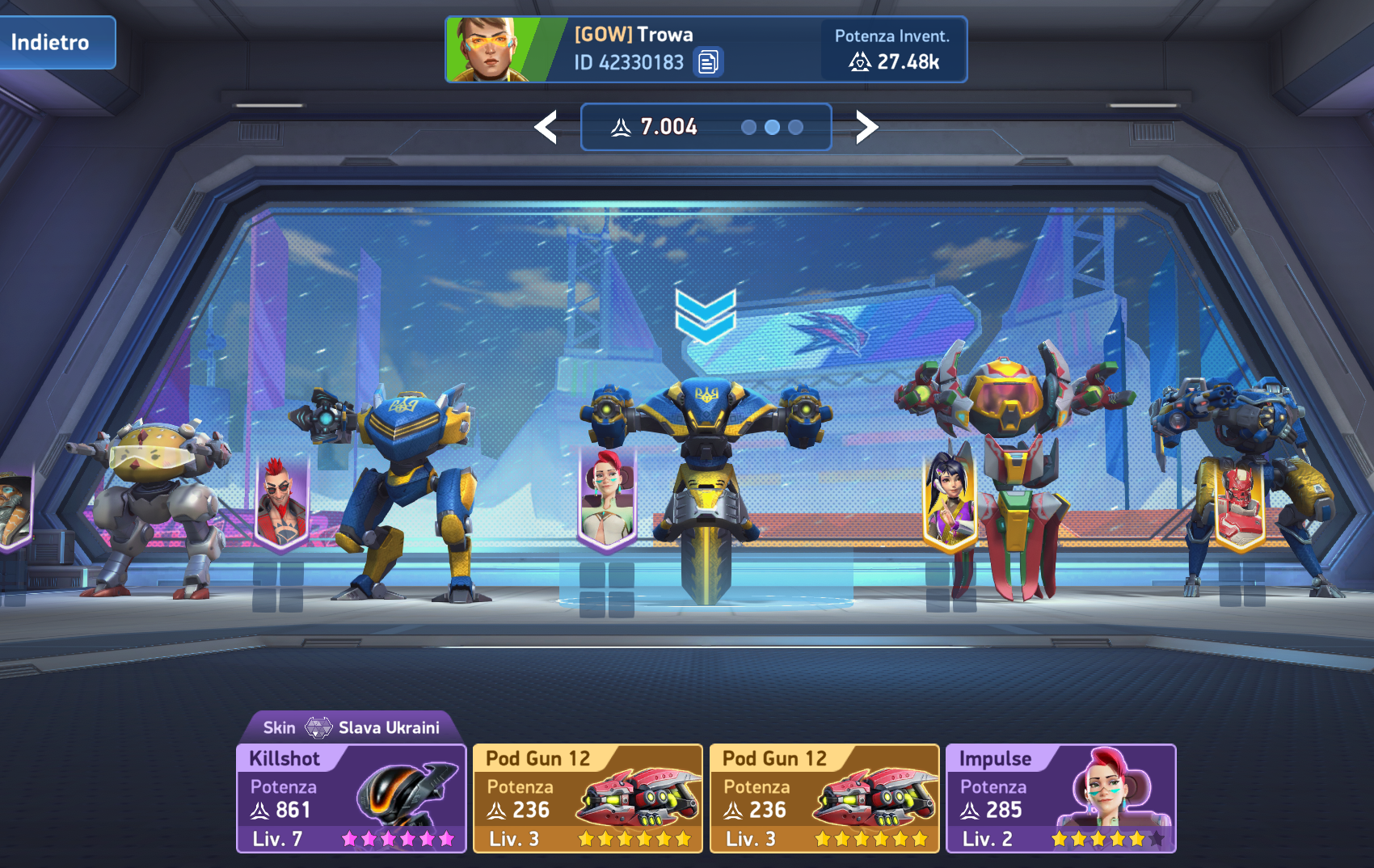1374x868 pixels.
Task: Select the red-mohawk pilot portrait
Action: pos(280,503)
